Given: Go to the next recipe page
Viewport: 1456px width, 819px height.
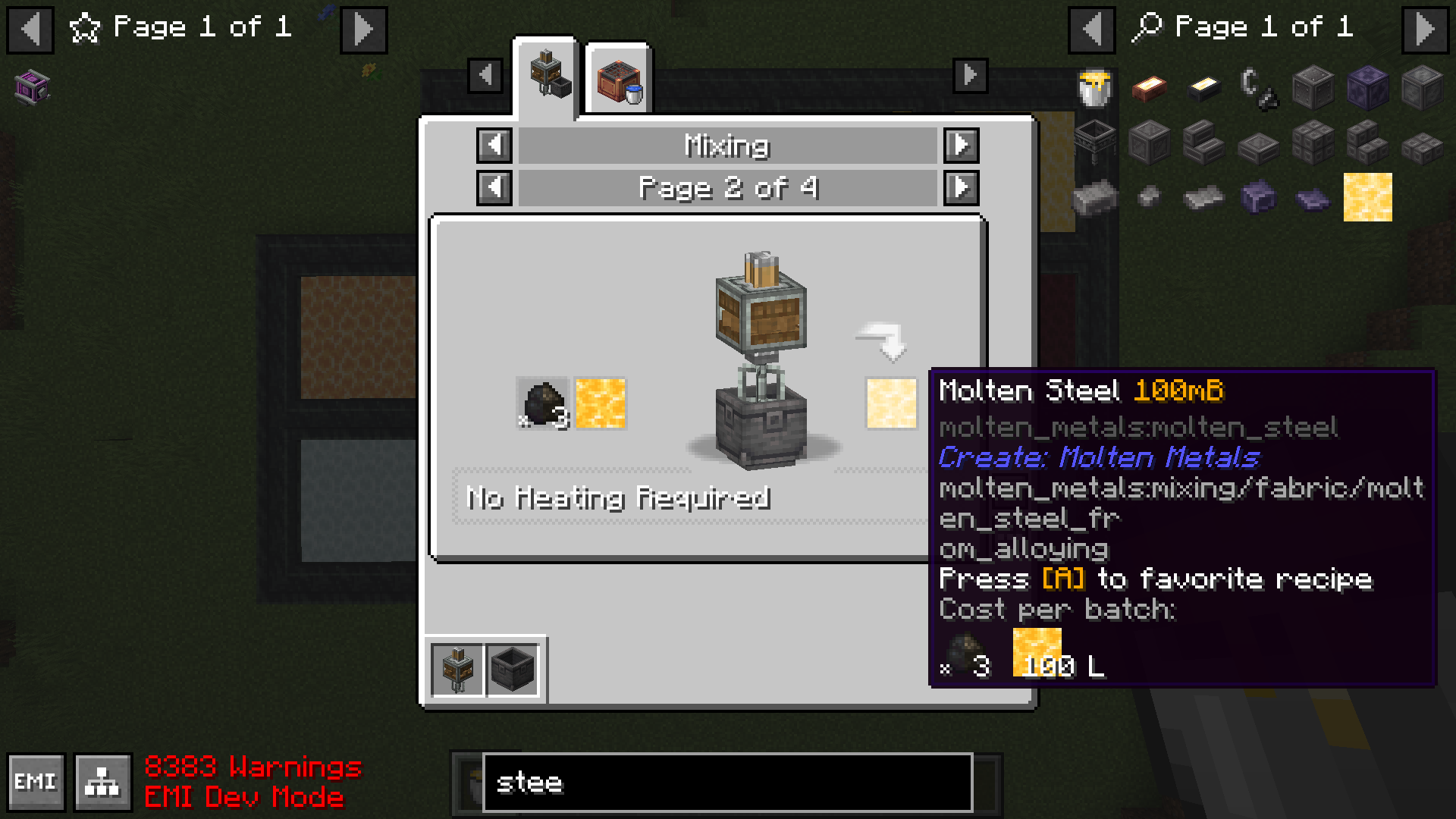Looking at the screenshot, I should pyautogui.click(x=961, y=187).
